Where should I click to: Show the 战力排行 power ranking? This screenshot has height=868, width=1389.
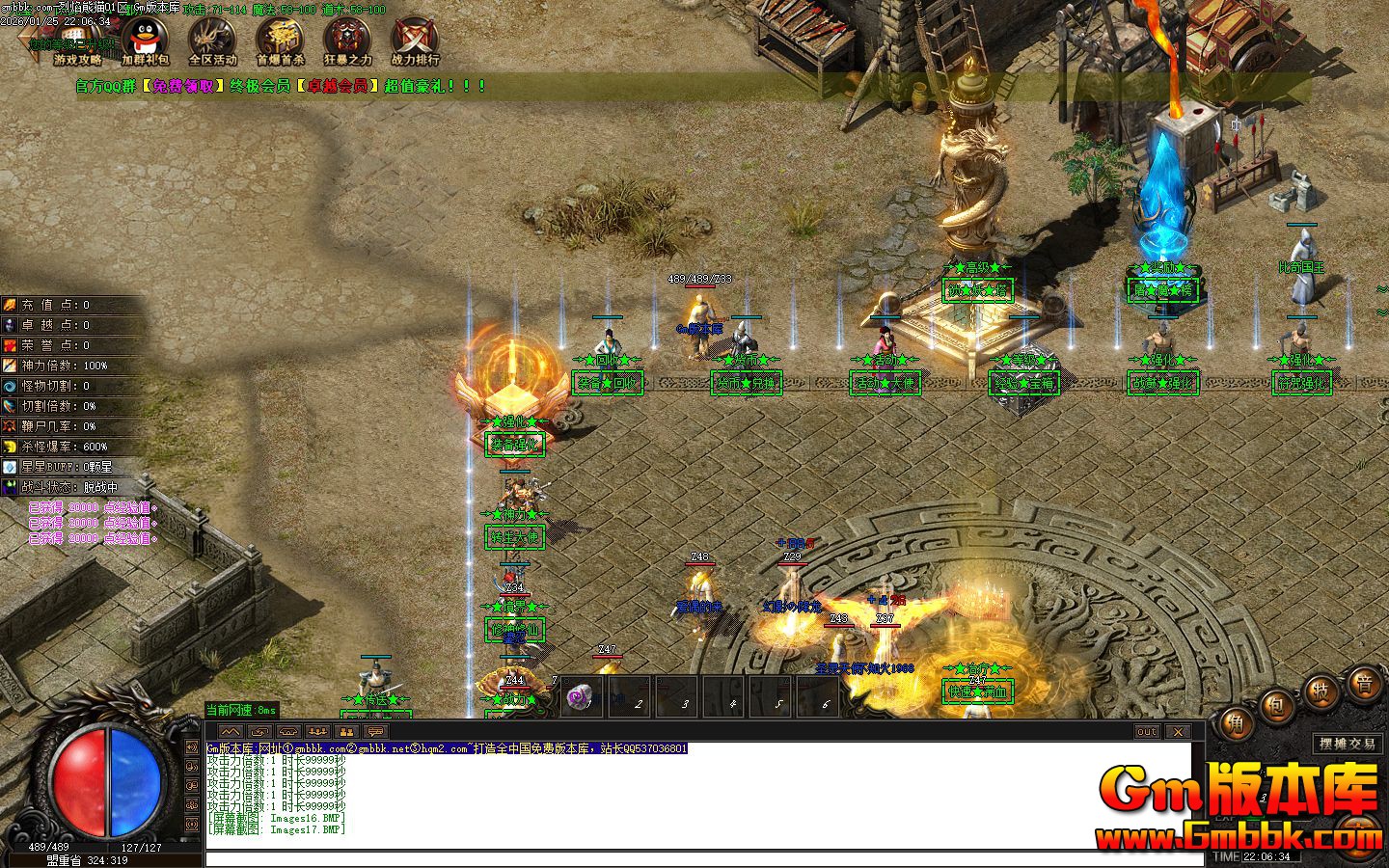pos(415,41)
